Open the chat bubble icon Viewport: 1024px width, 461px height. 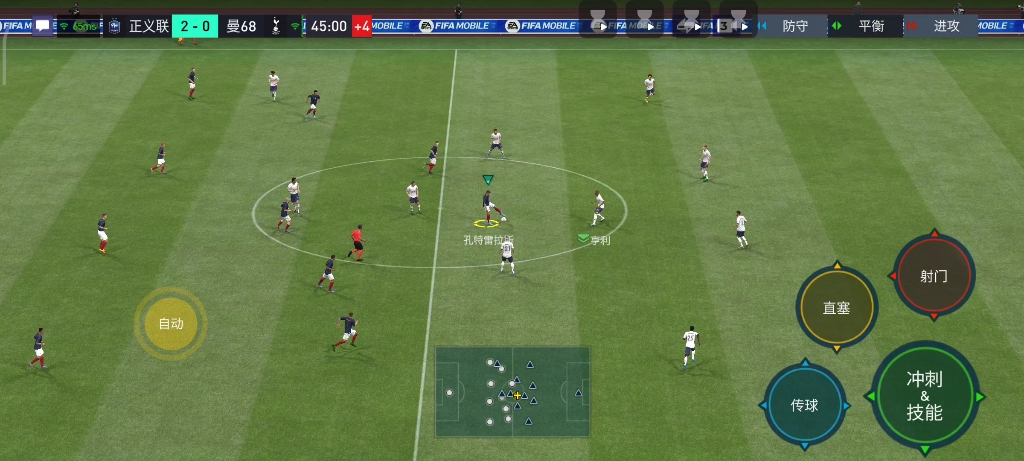42,26
